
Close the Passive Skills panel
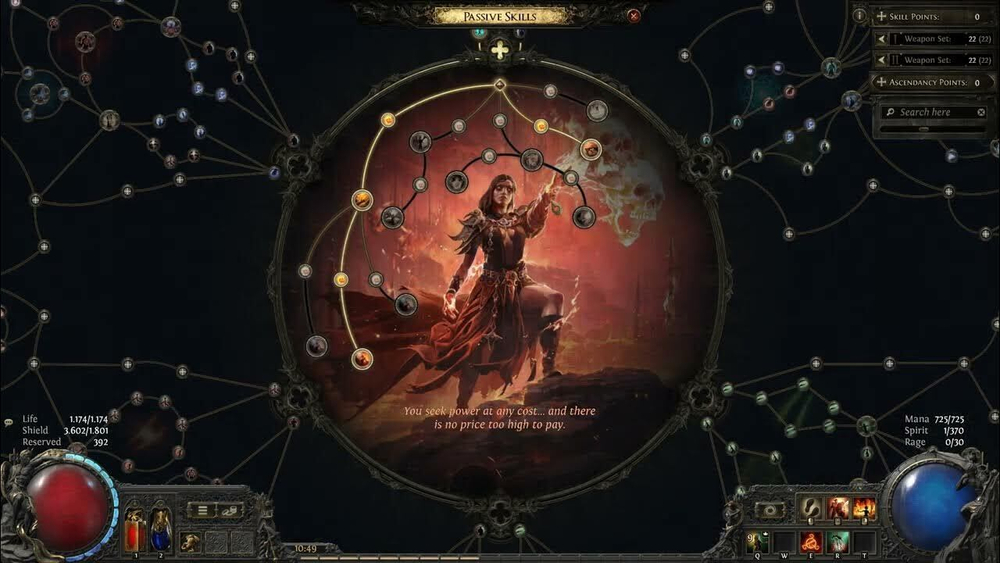click(x=633, y=16)
